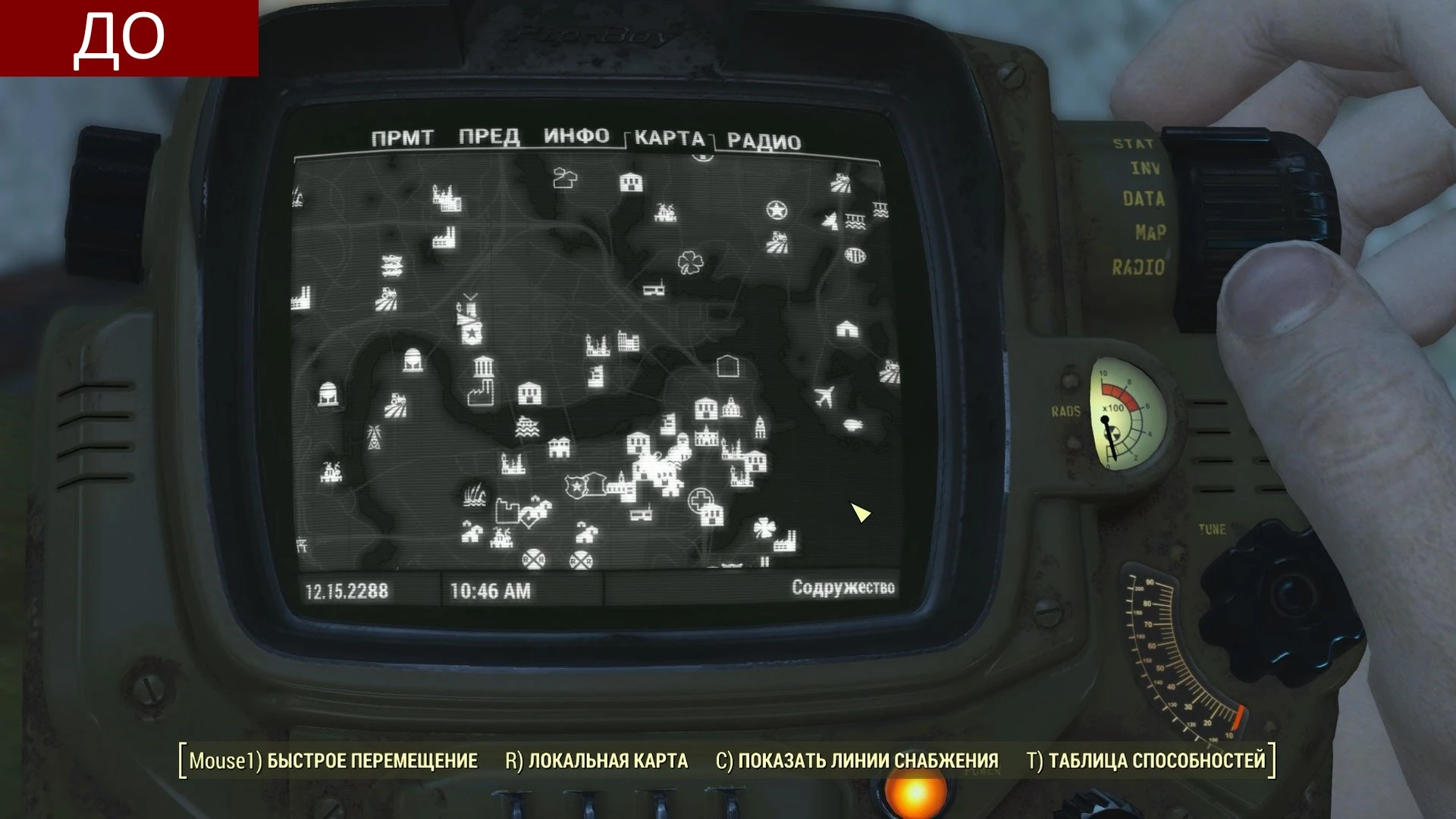Click the date display 12.15.2288

(x=347, y=588)
